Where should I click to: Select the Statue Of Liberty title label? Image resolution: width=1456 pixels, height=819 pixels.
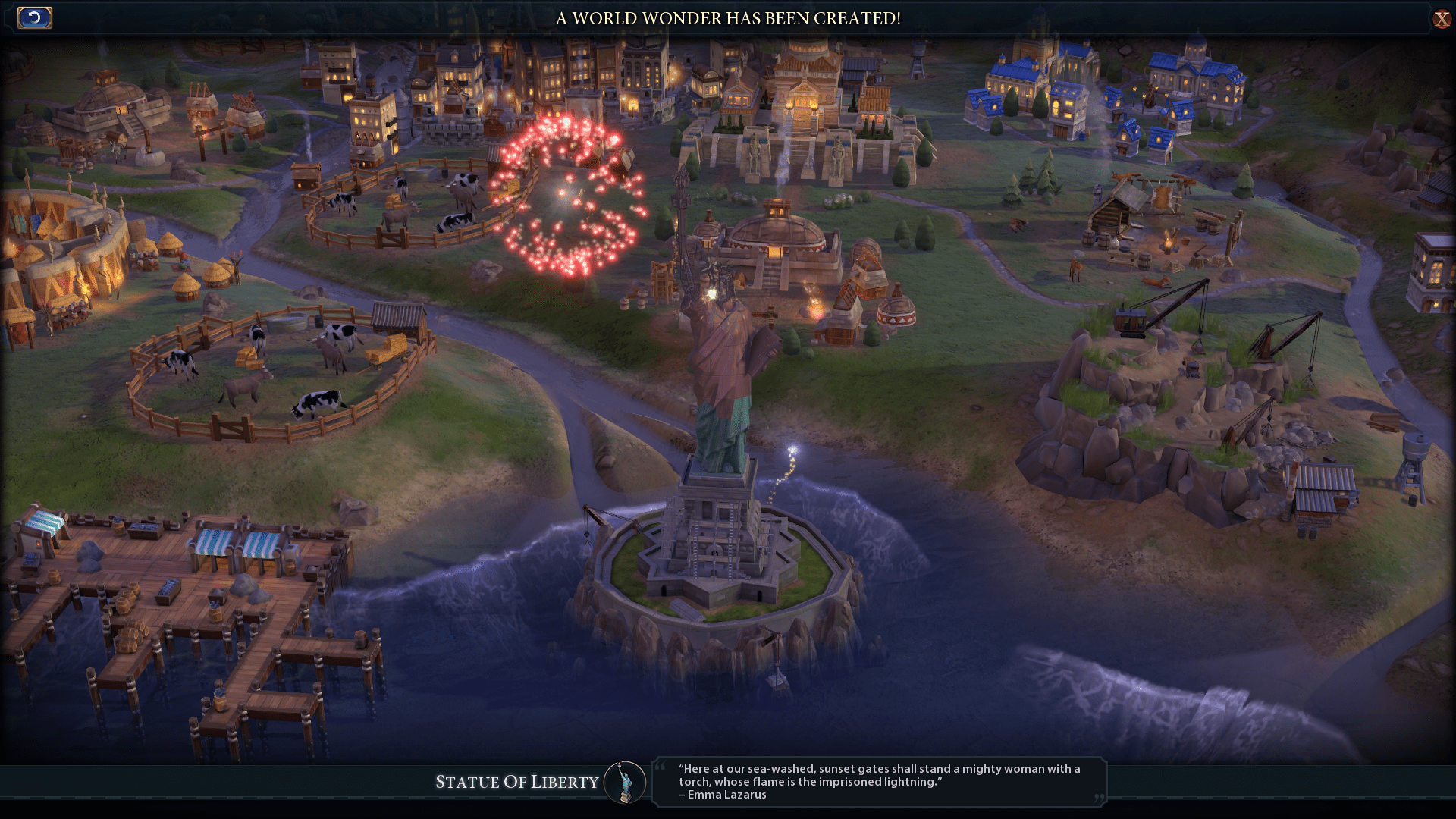518,783
